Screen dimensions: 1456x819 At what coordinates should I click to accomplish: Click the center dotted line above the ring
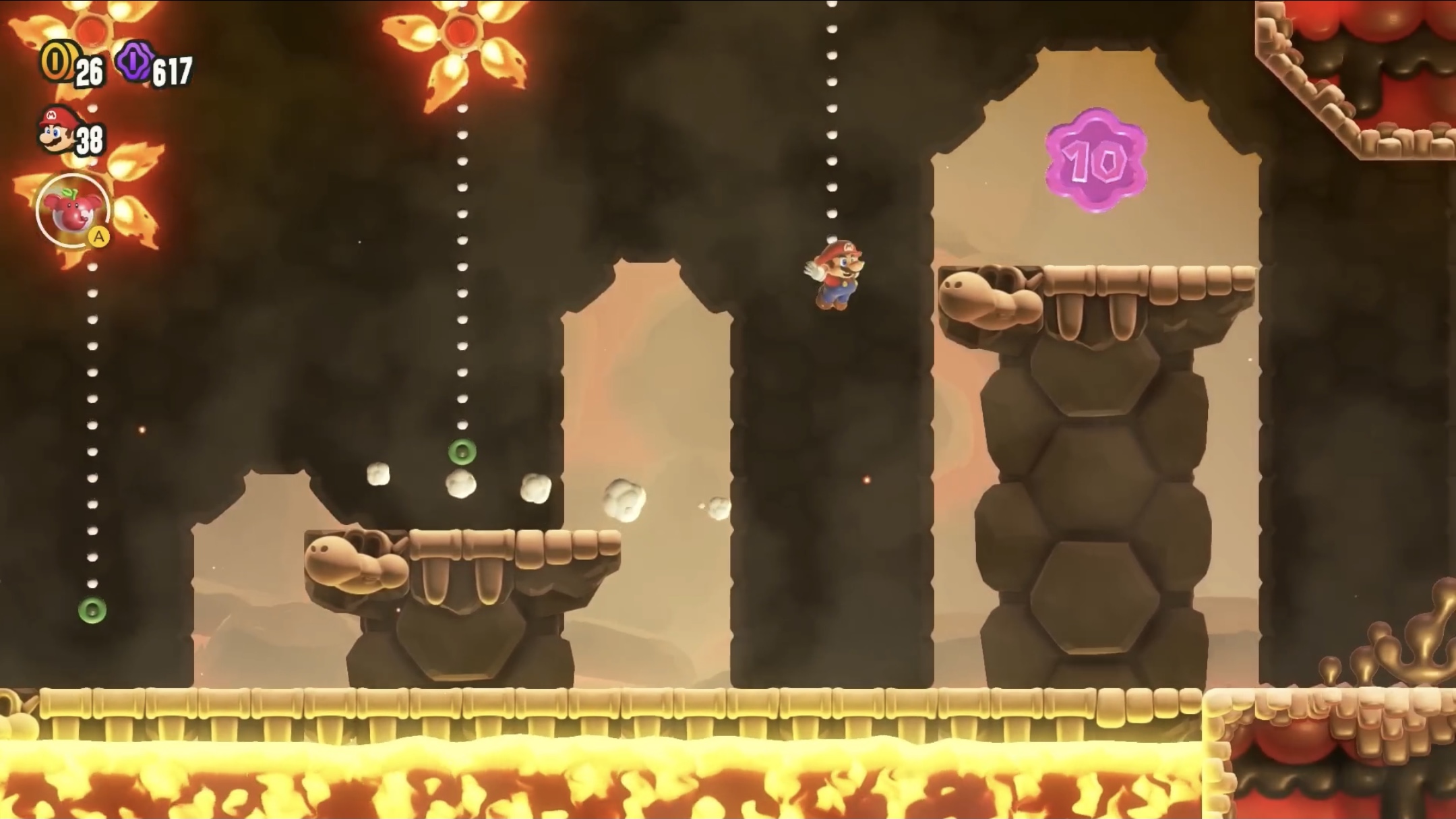click(x=463, y=270)
